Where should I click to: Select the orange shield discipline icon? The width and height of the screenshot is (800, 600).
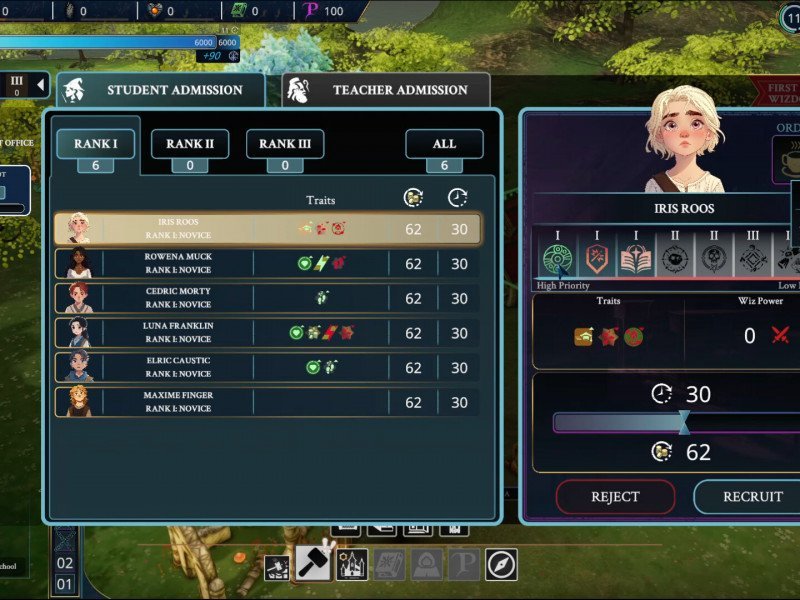tap(597, 260)
